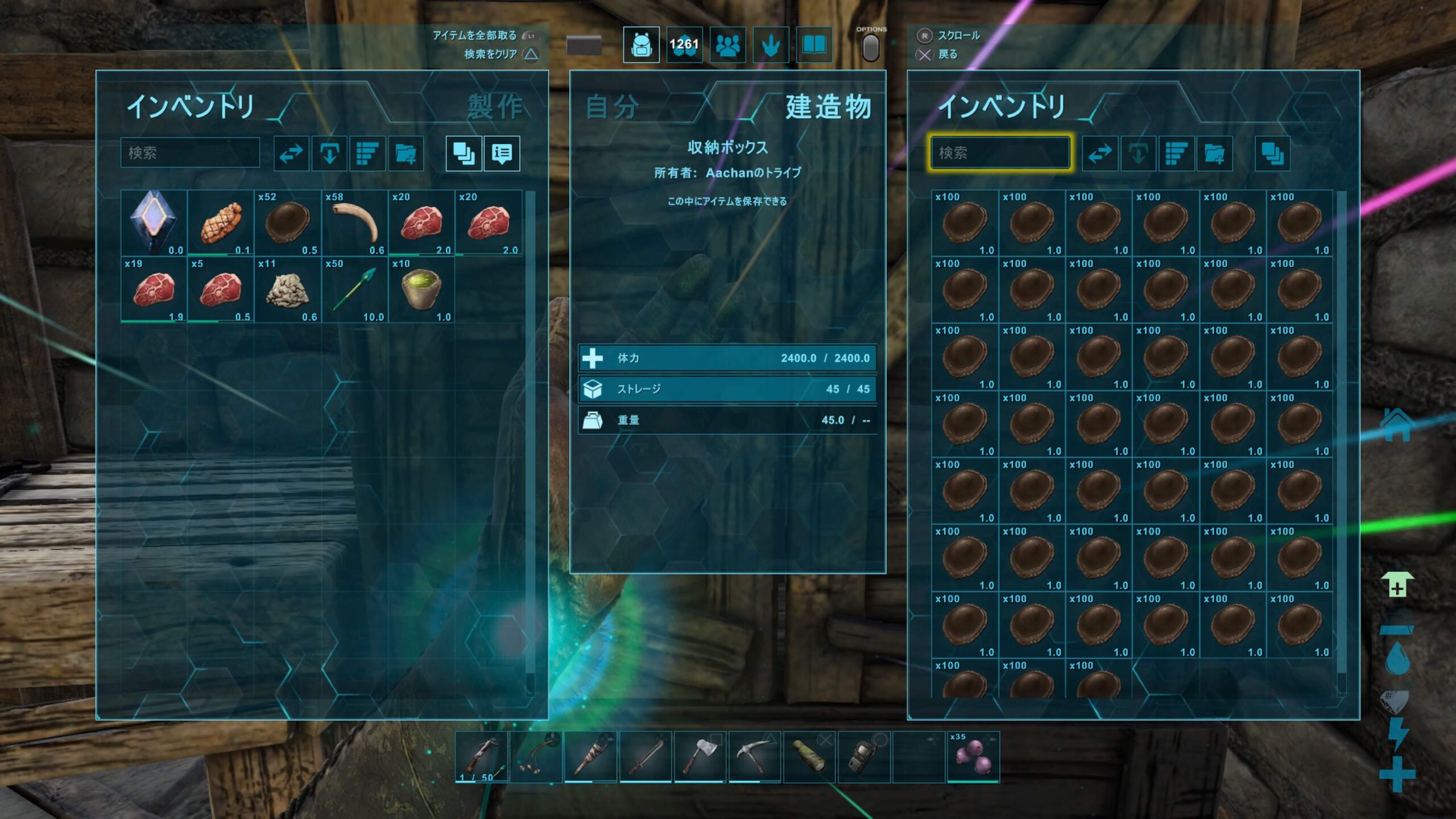1456x819 pixels.
Task: Select the 自分 tab
Action: click(612, 107)
